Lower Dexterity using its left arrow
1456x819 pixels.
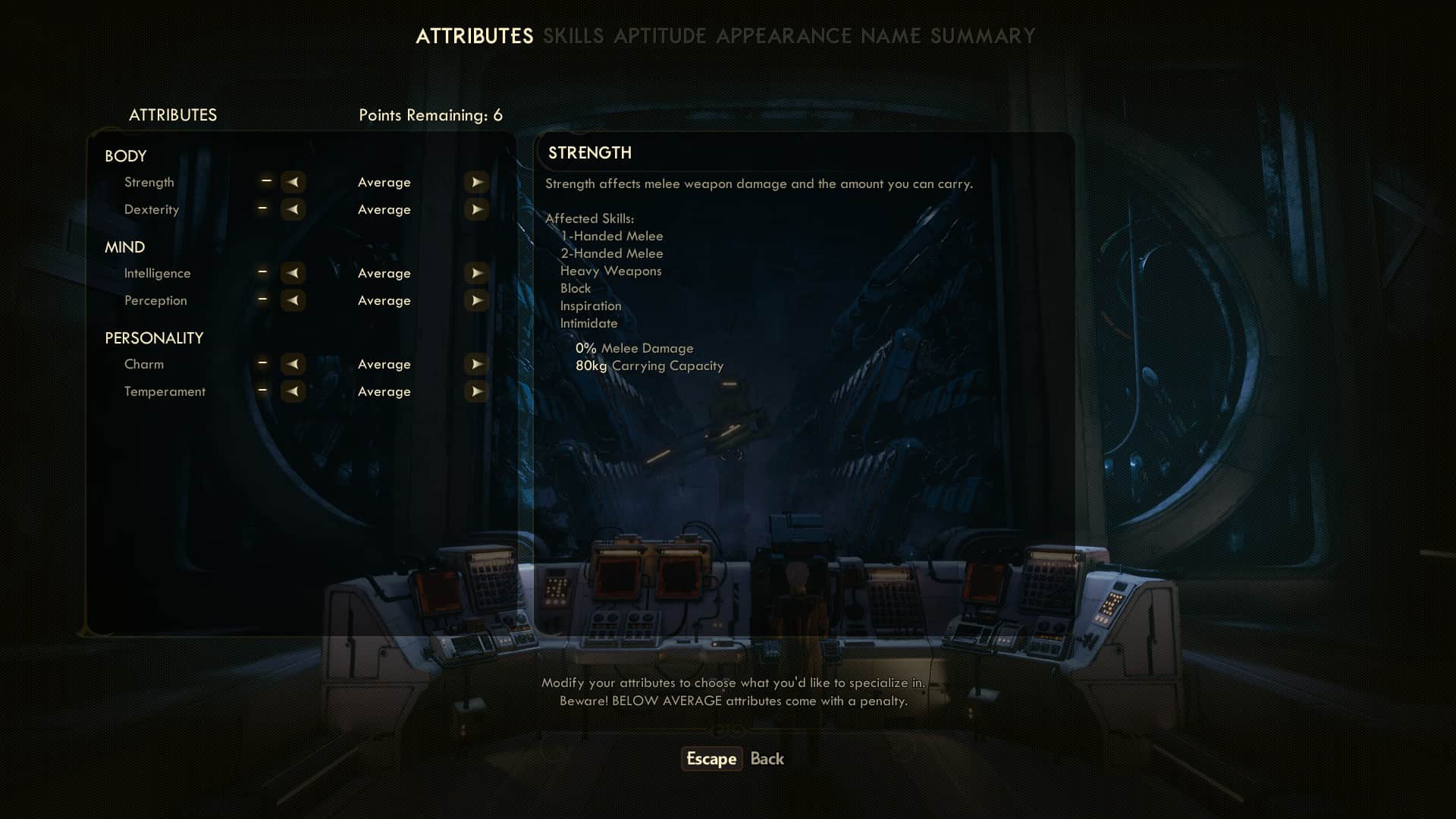(293, 209)
